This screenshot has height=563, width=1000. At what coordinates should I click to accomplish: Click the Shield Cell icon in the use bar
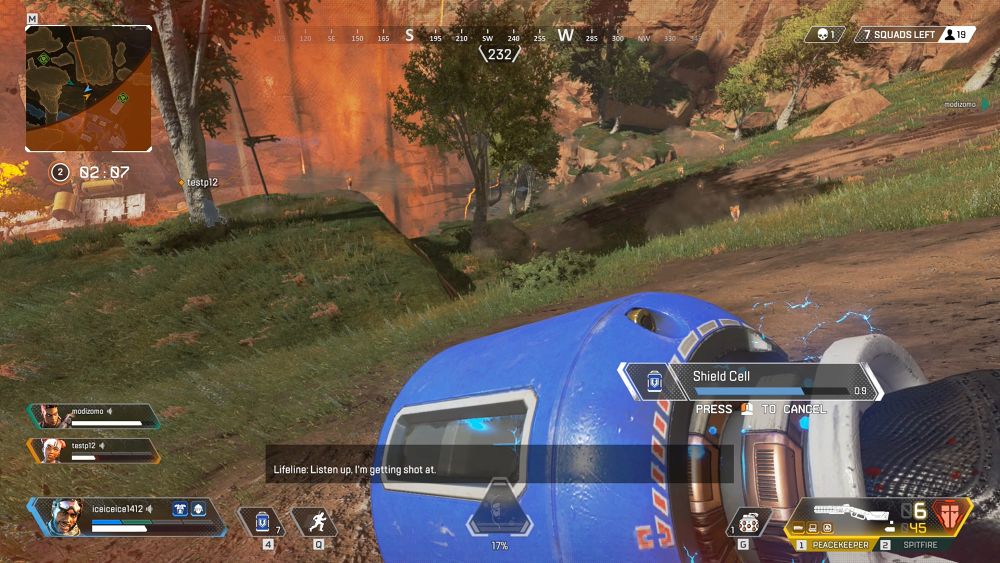click(x=653, y=381)
